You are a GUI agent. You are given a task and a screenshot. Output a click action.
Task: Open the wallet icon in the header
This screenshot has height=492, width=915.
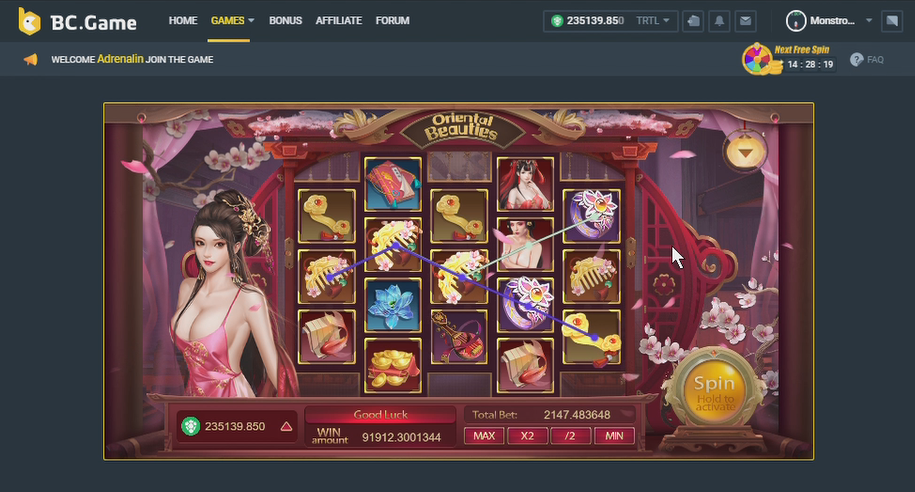pyautogui.click(x=694, y=20)
